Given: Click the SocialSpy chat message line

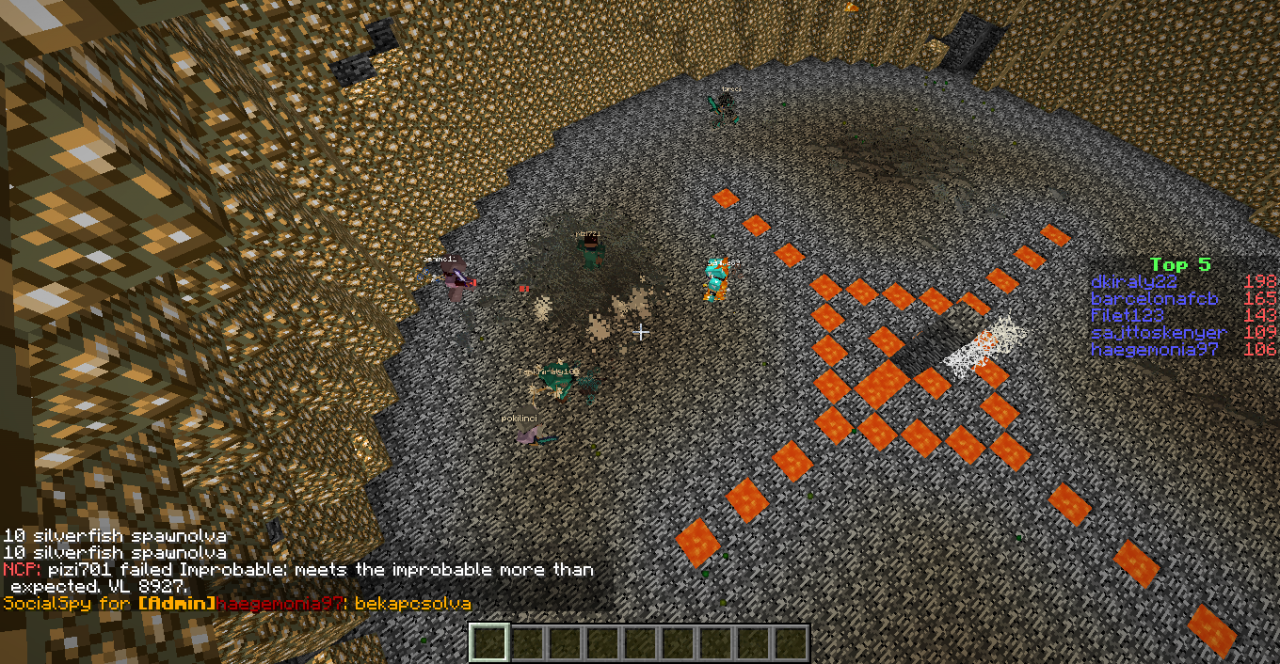Looking at the screenshot, I should pyautogui.click(x=237, y=604).
